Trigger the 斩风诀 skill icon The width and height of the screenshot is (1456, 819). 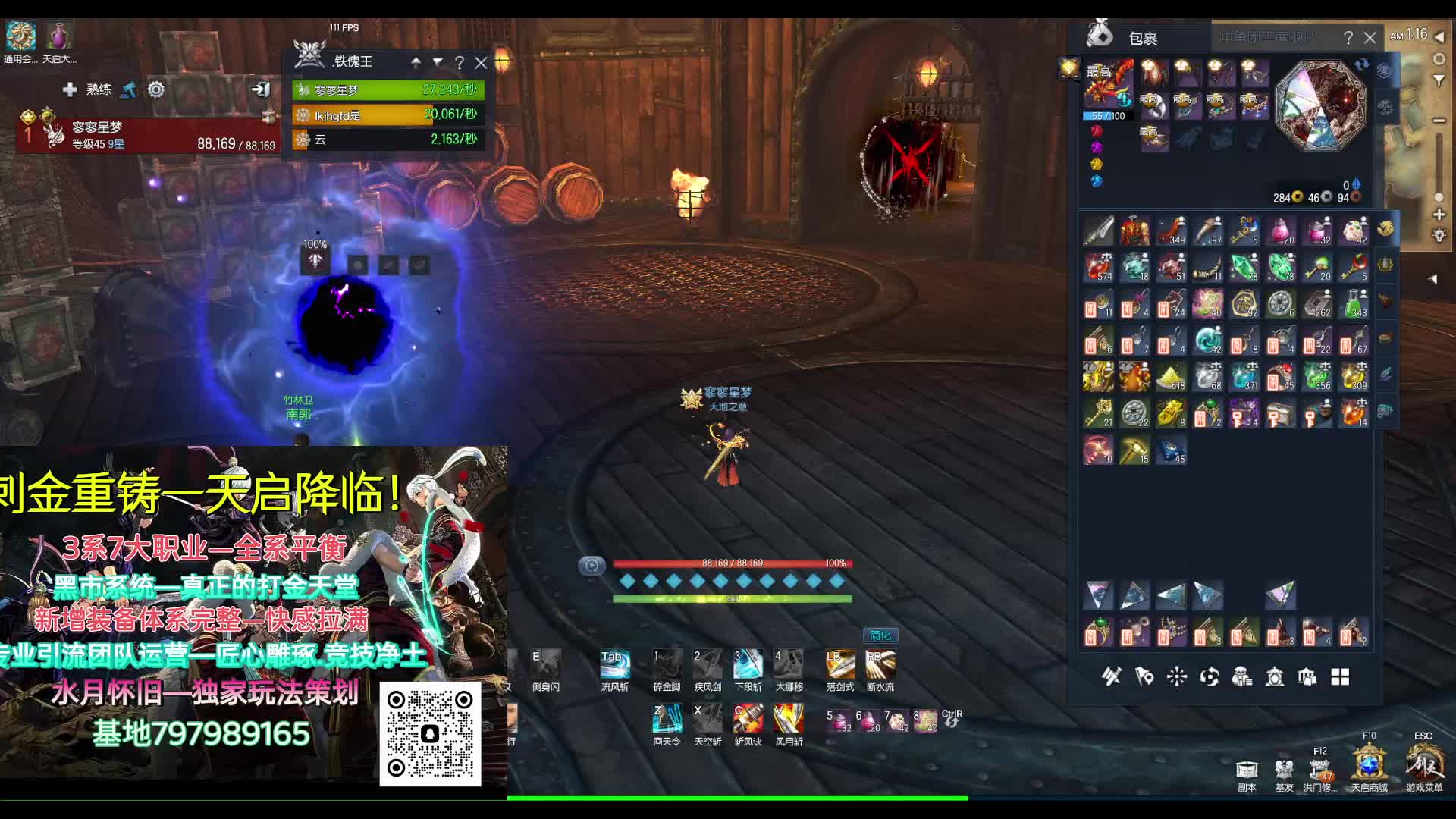click(x=748, y=719)
